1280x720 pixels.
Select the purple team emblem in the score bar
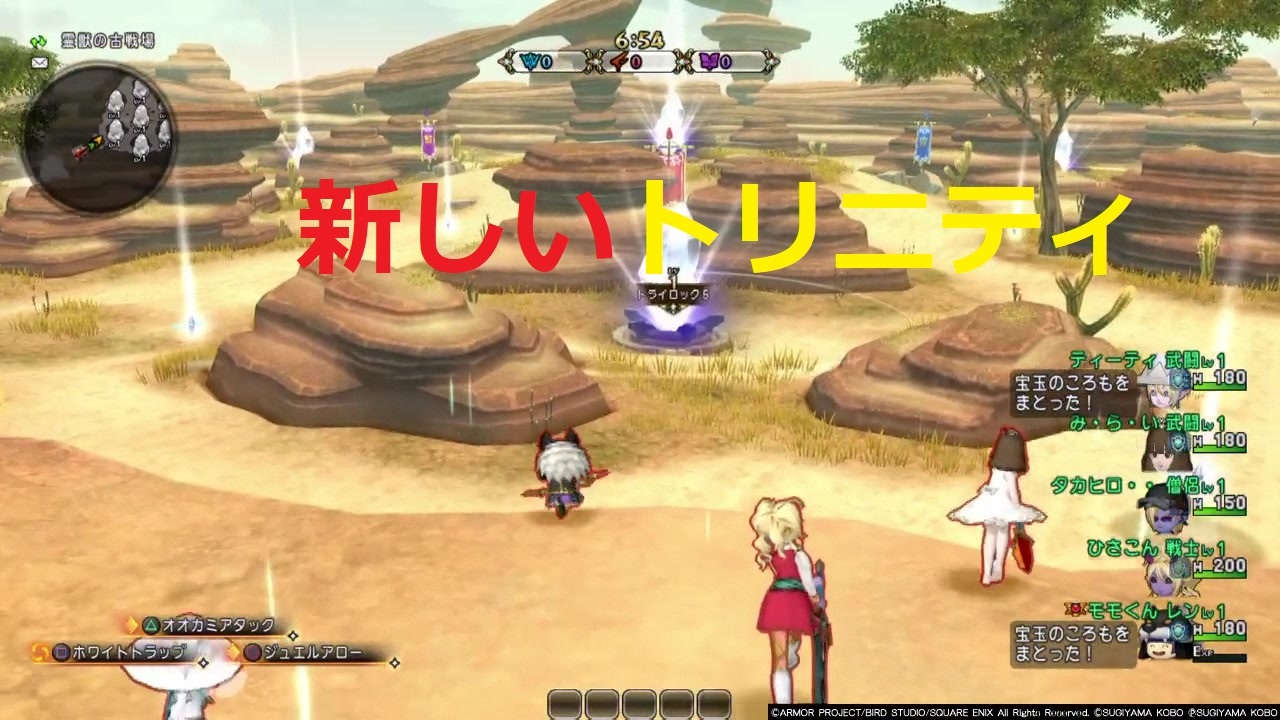(x=709, y=61)
